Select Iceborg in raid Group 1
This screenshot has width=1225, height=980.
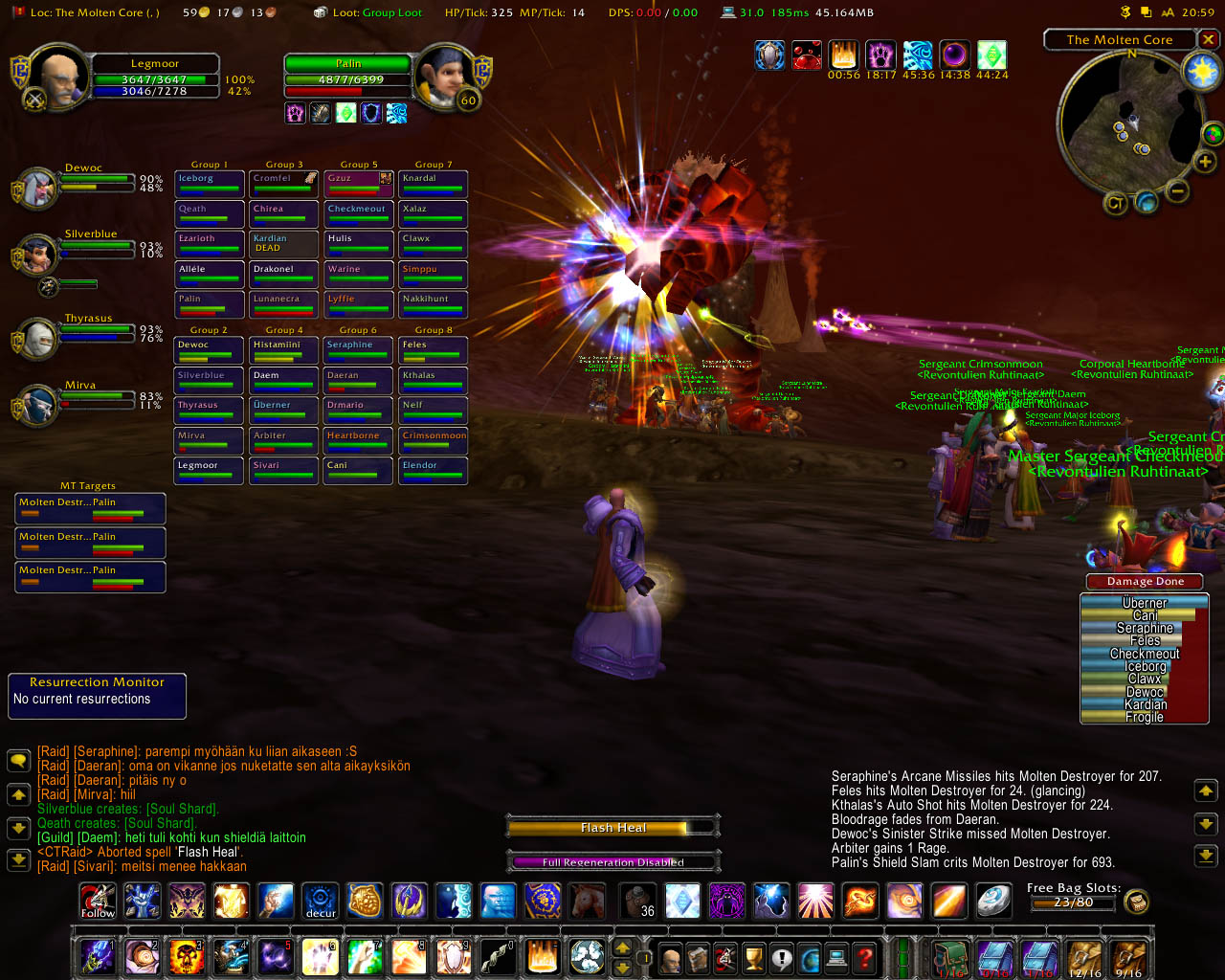tap(209, 184)
